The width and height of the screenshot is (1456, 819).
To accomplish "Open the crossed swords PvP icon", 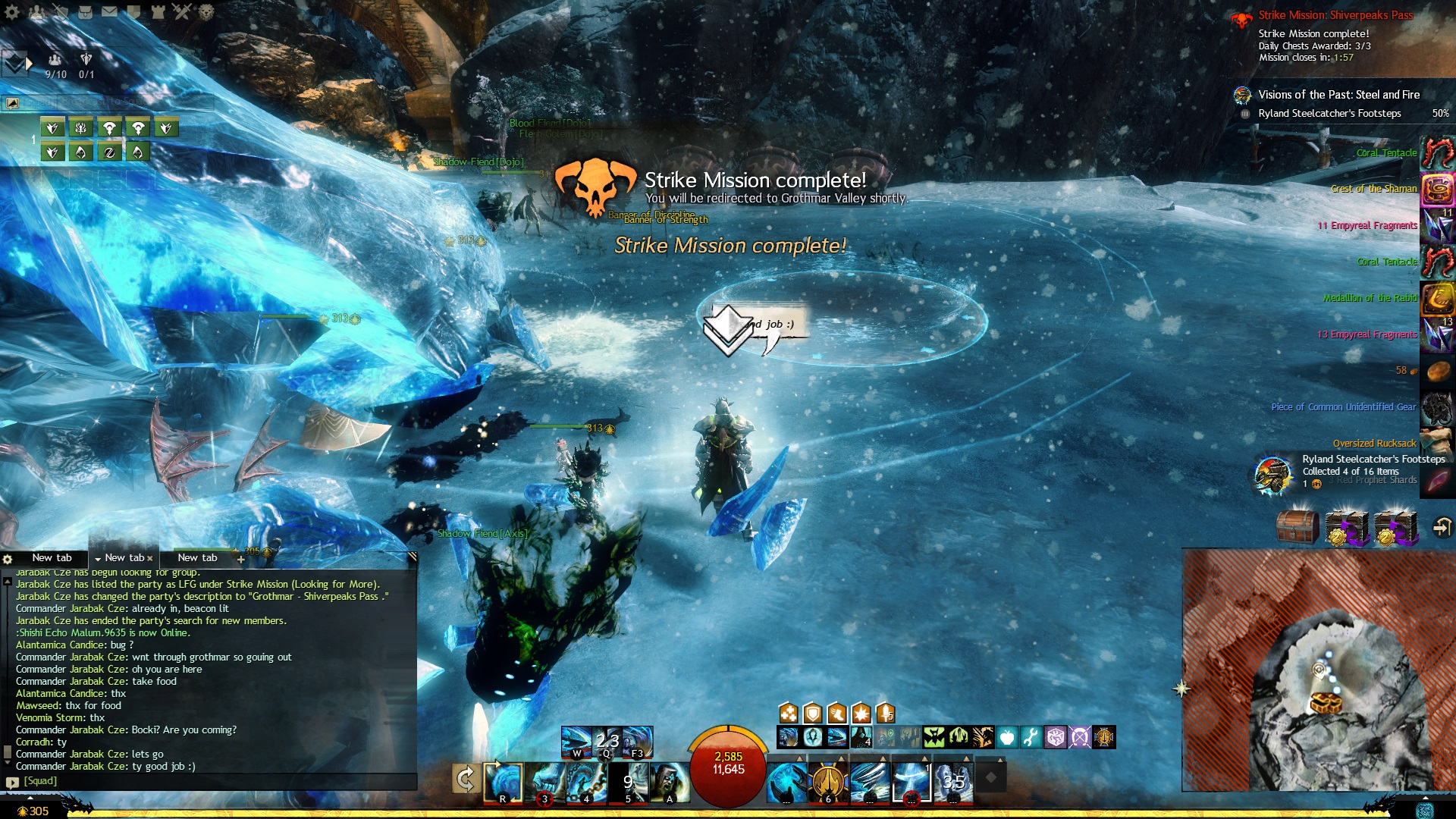I will pyautogui.click(x=181, y=11).
